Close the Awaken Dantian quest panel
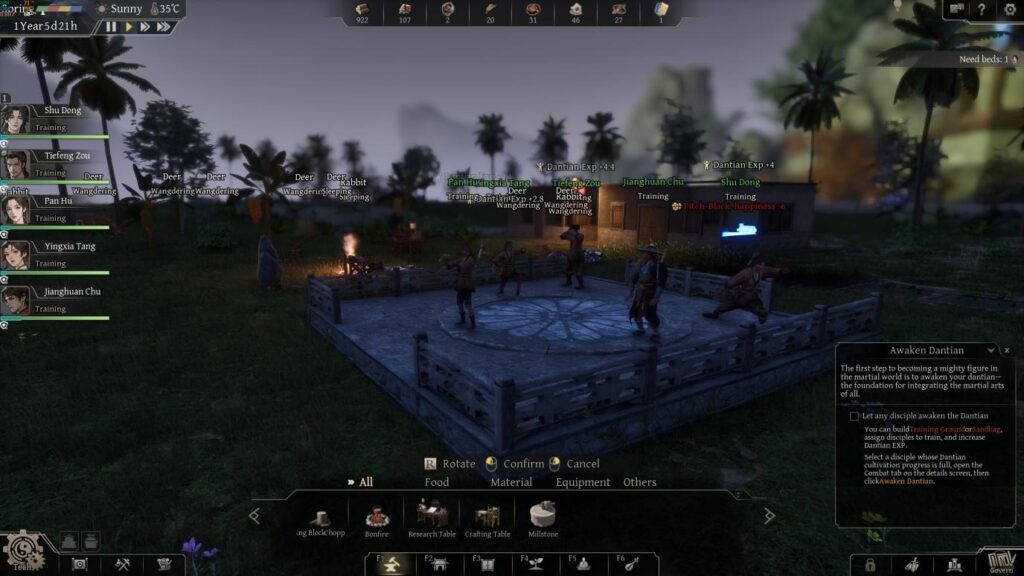Image resolution: width=1024 pixels, height=576 pixels. pyautogui.click(x=1007, y=351)
